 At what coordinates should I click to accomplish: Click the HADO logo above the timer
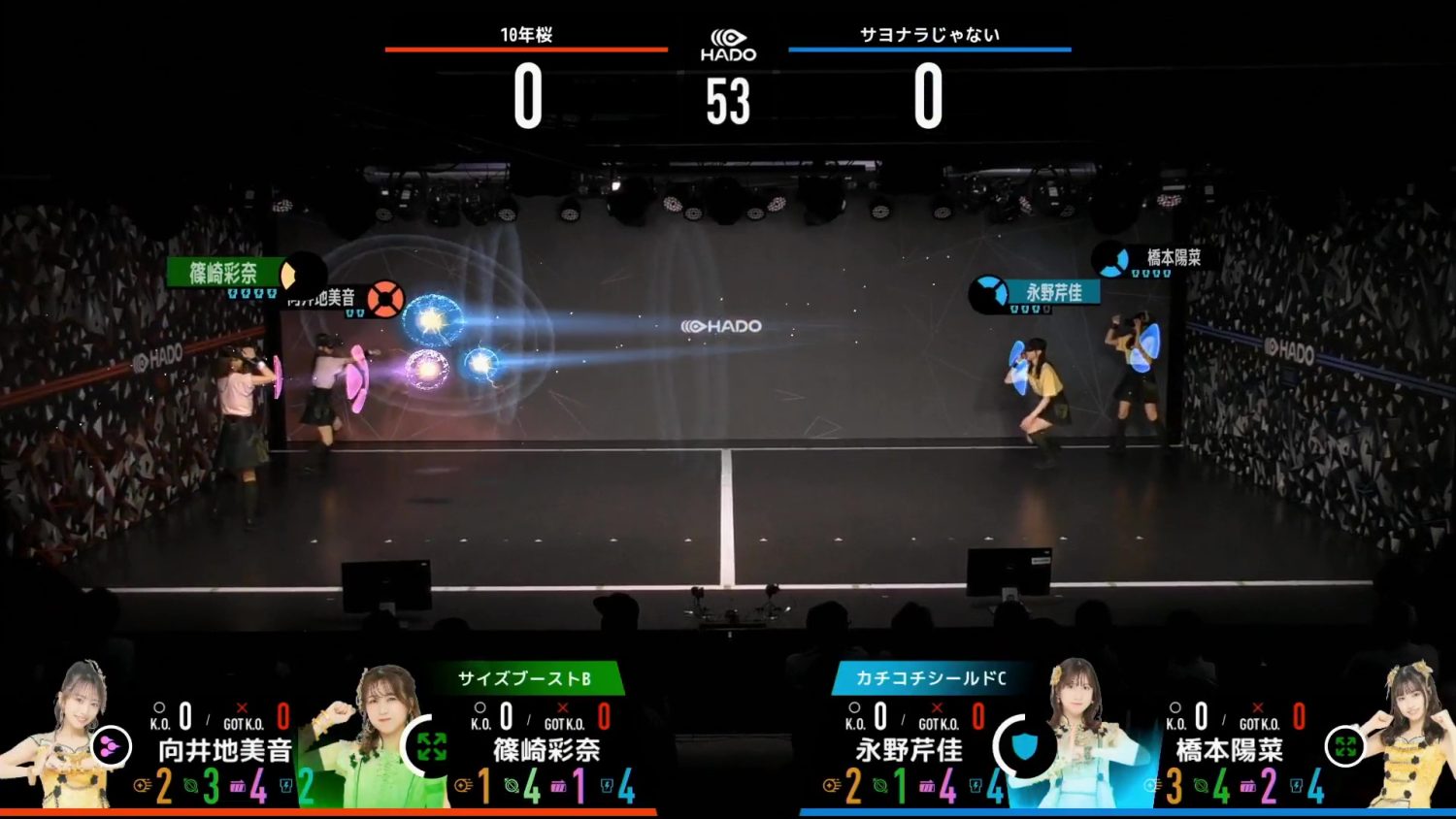tap(728, 45)
